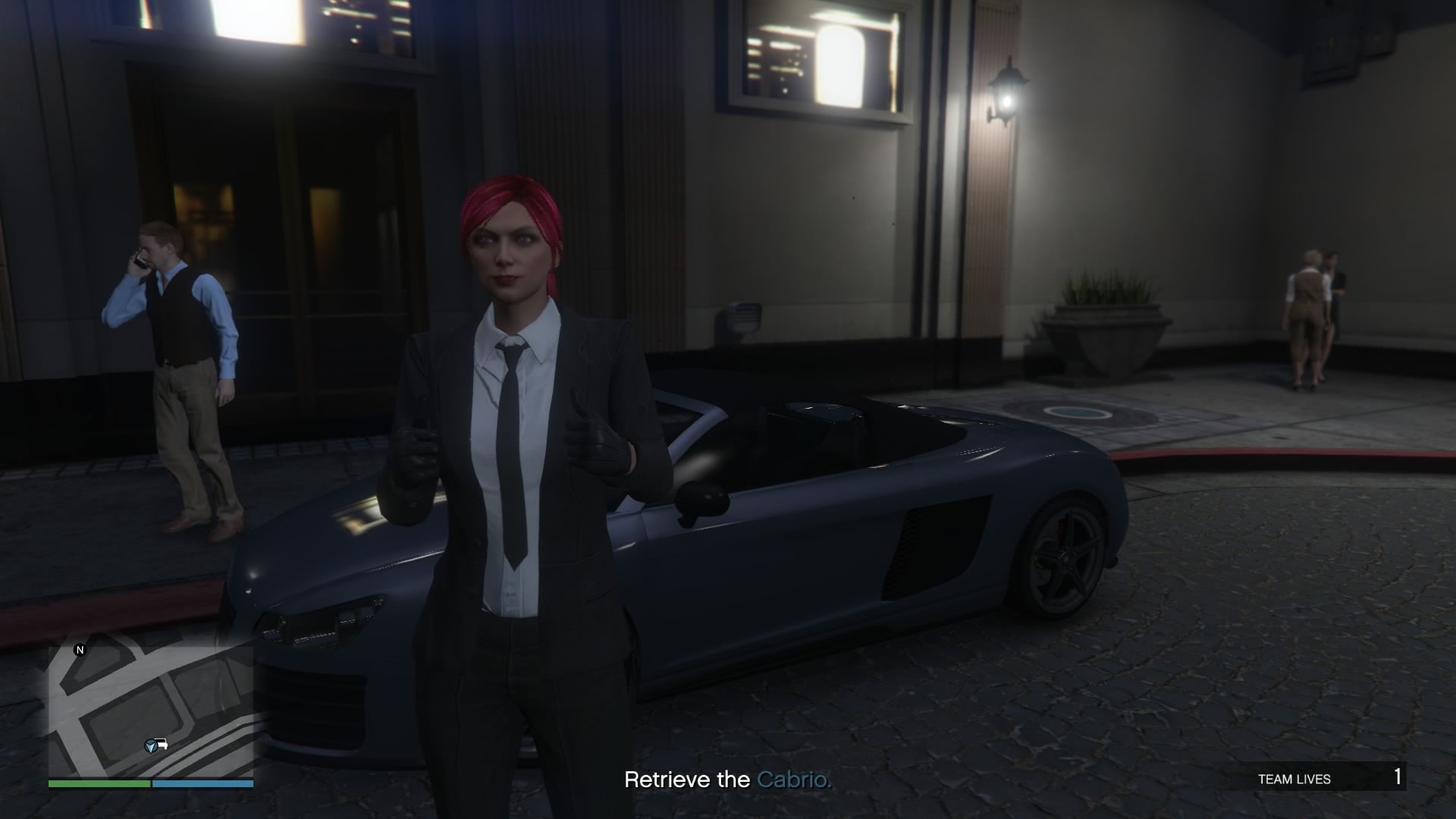Click the green health bar below the minimap
Viewport: 1456px width, 819px height.
[x=99, y=783]
